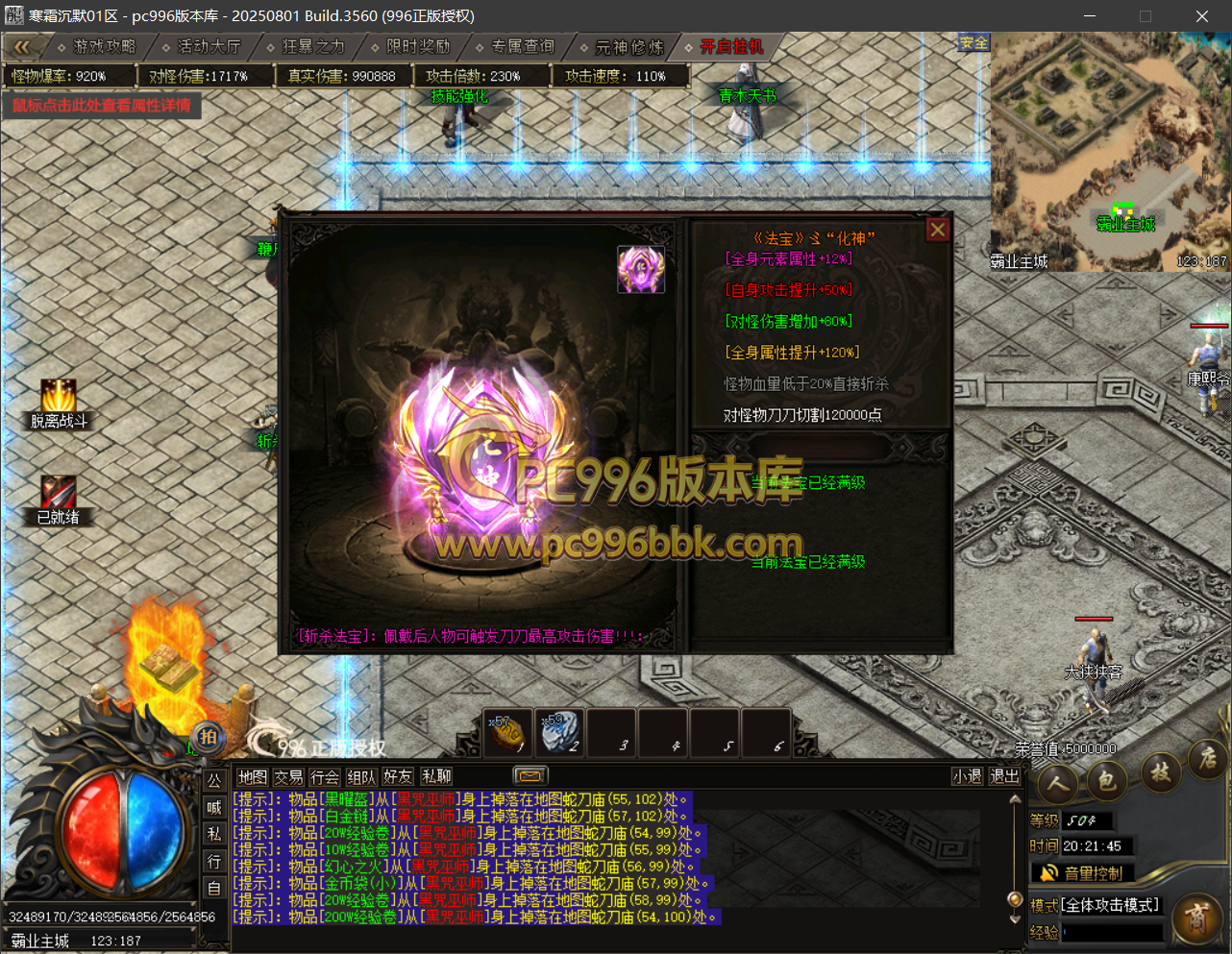Close the 法宝 化神 treasure panel
This screenshot has width=1232, height=954.
coord(937,230)
